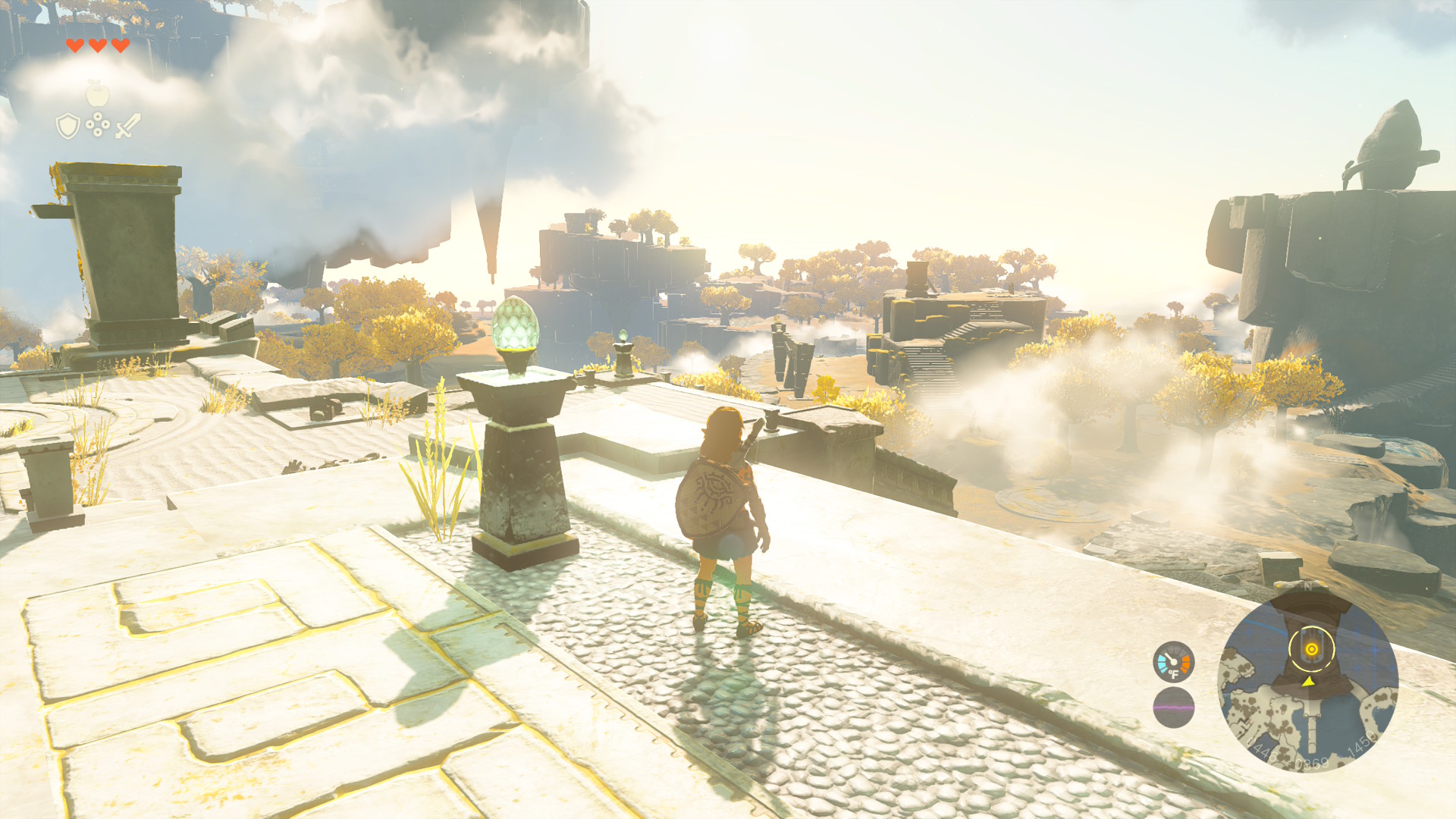Click the yellow player arrow on minimap
The width and height of the screenshot is (1456, 819).
click(1308, 682)
